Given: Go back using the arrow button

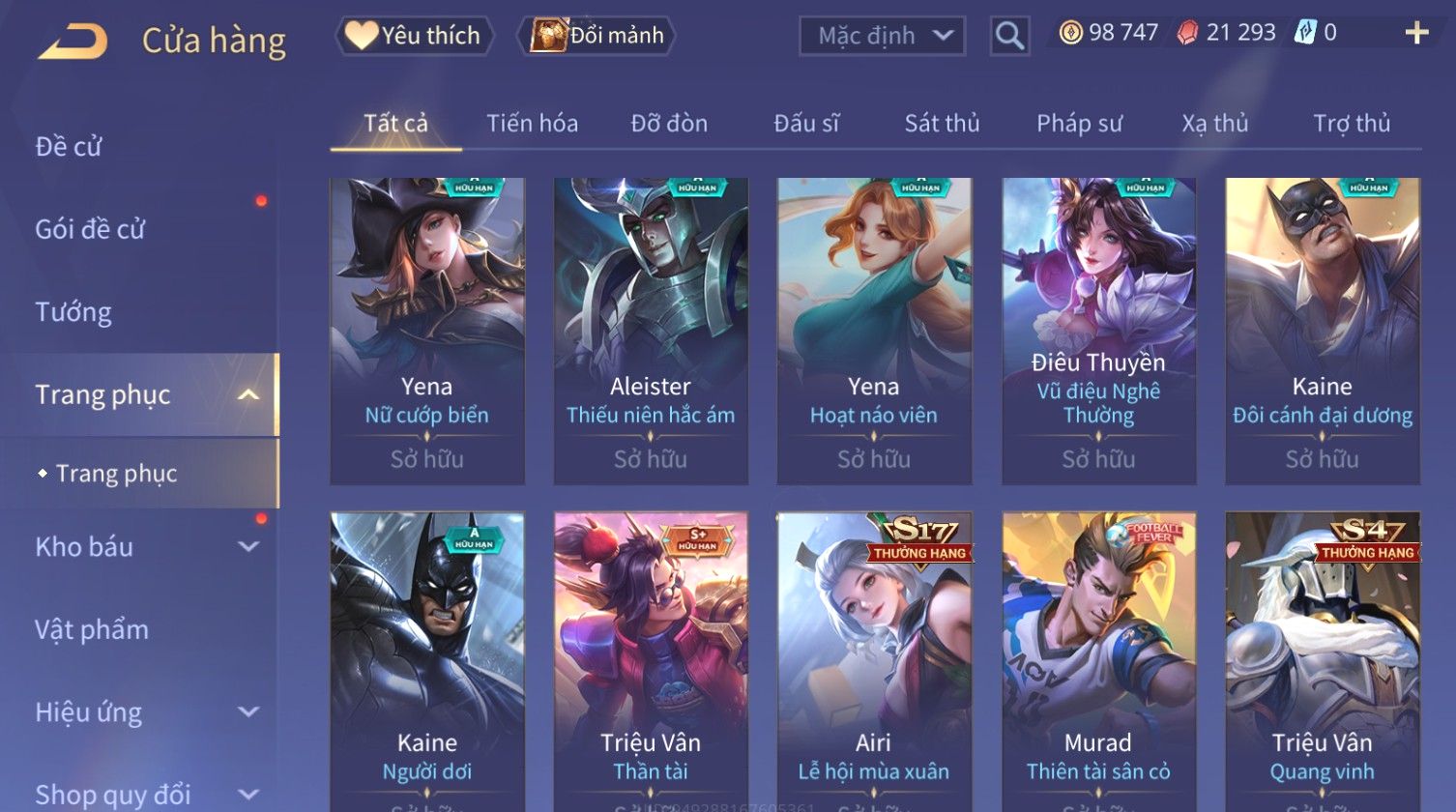Looking at the screenshot, I should [73, 42].
